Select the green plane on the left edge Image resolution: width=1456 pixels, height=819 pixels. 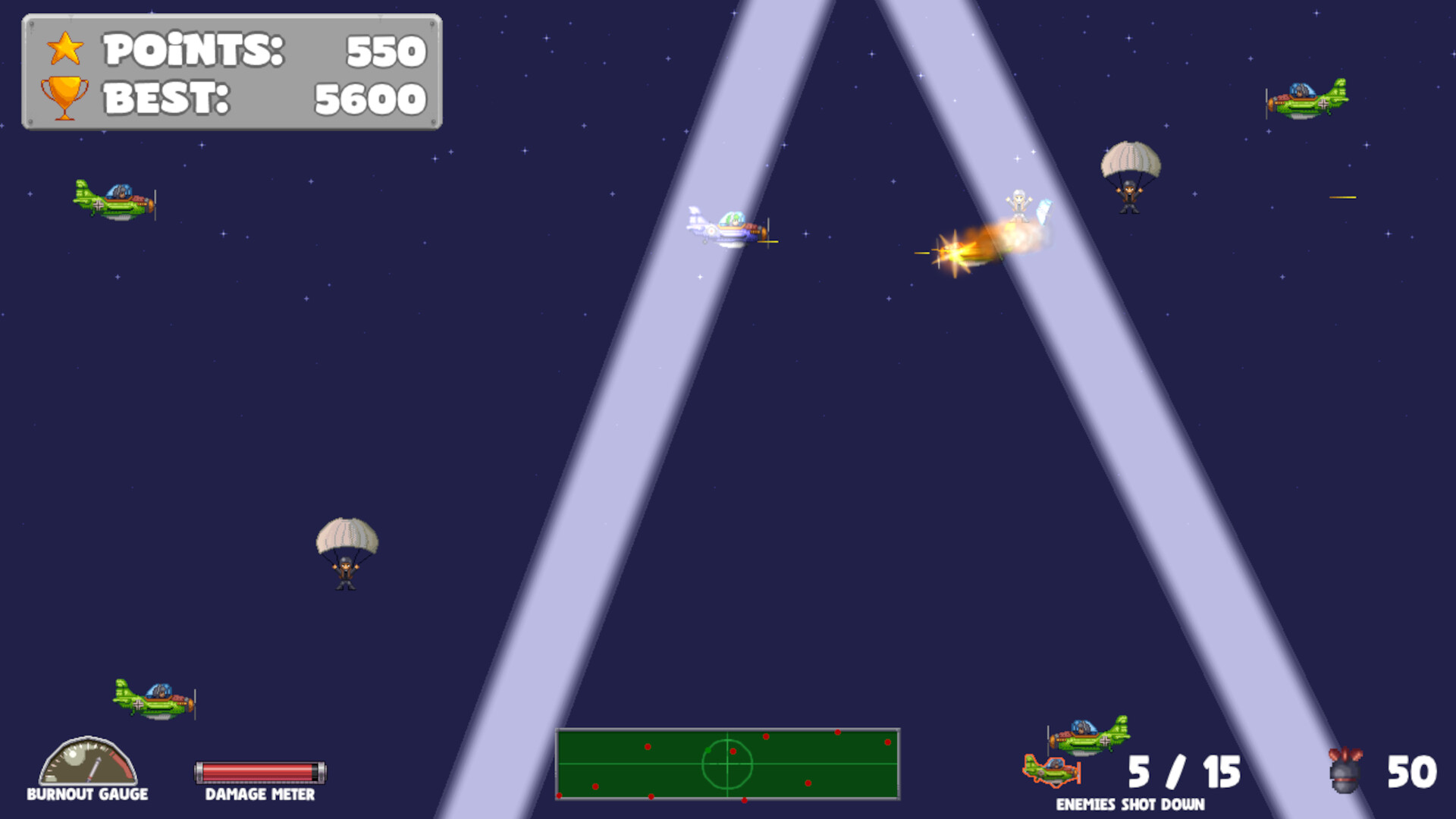point(114,199)
